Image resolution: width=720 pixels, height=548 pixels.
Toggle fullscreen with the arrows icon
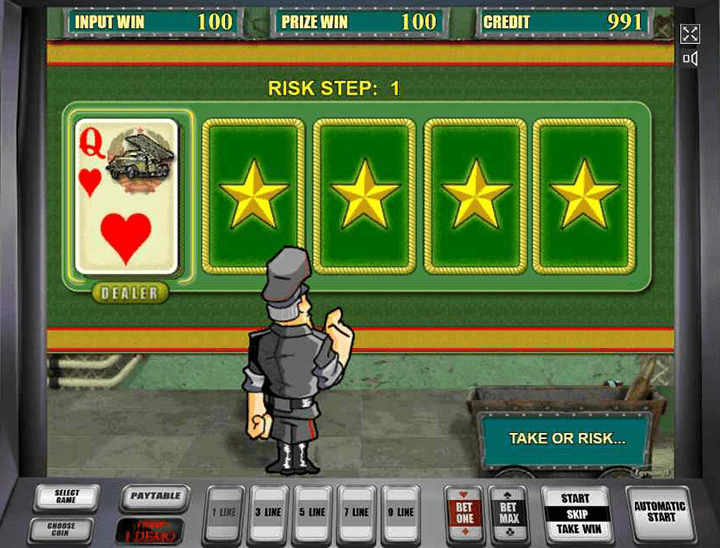pyautogui.click(x=690, y=34)
